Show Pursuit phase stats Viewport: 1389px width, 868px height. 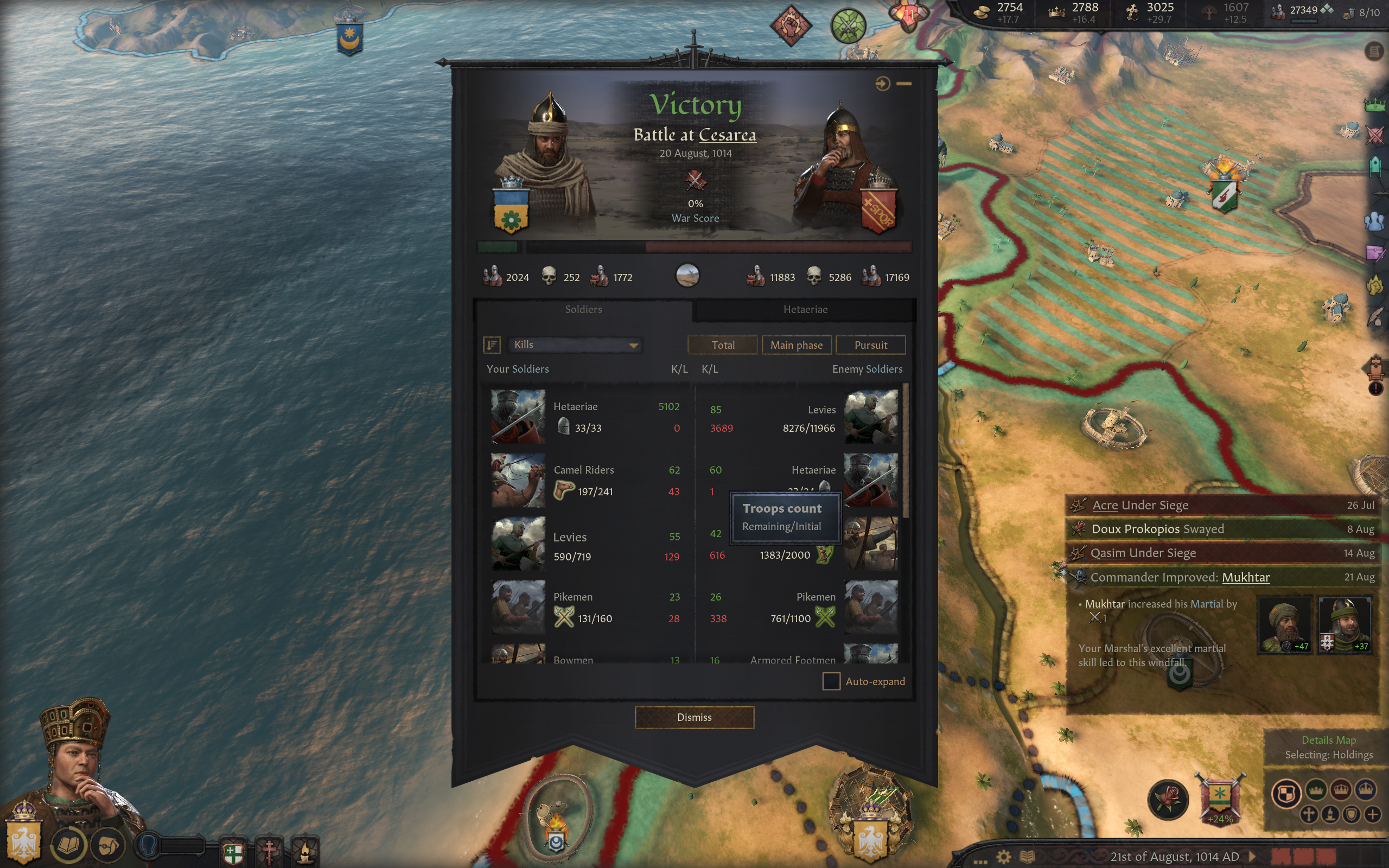click(x=870, y=345)
